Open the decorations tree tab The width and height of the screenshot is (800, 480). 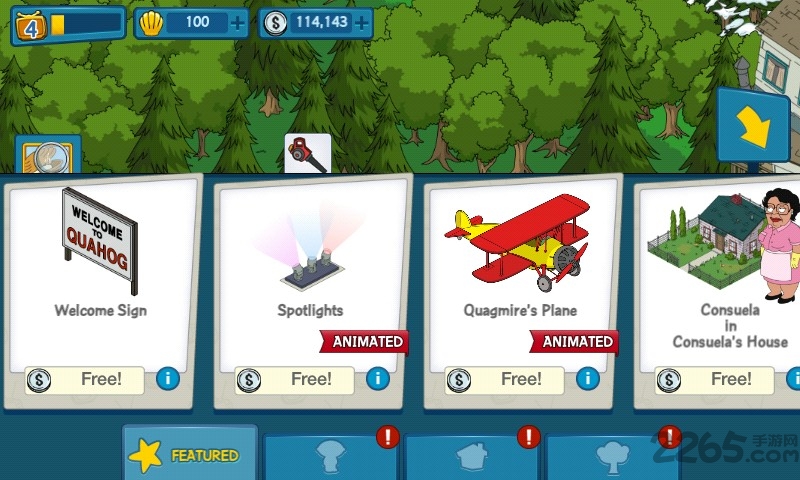pos(610,458)
